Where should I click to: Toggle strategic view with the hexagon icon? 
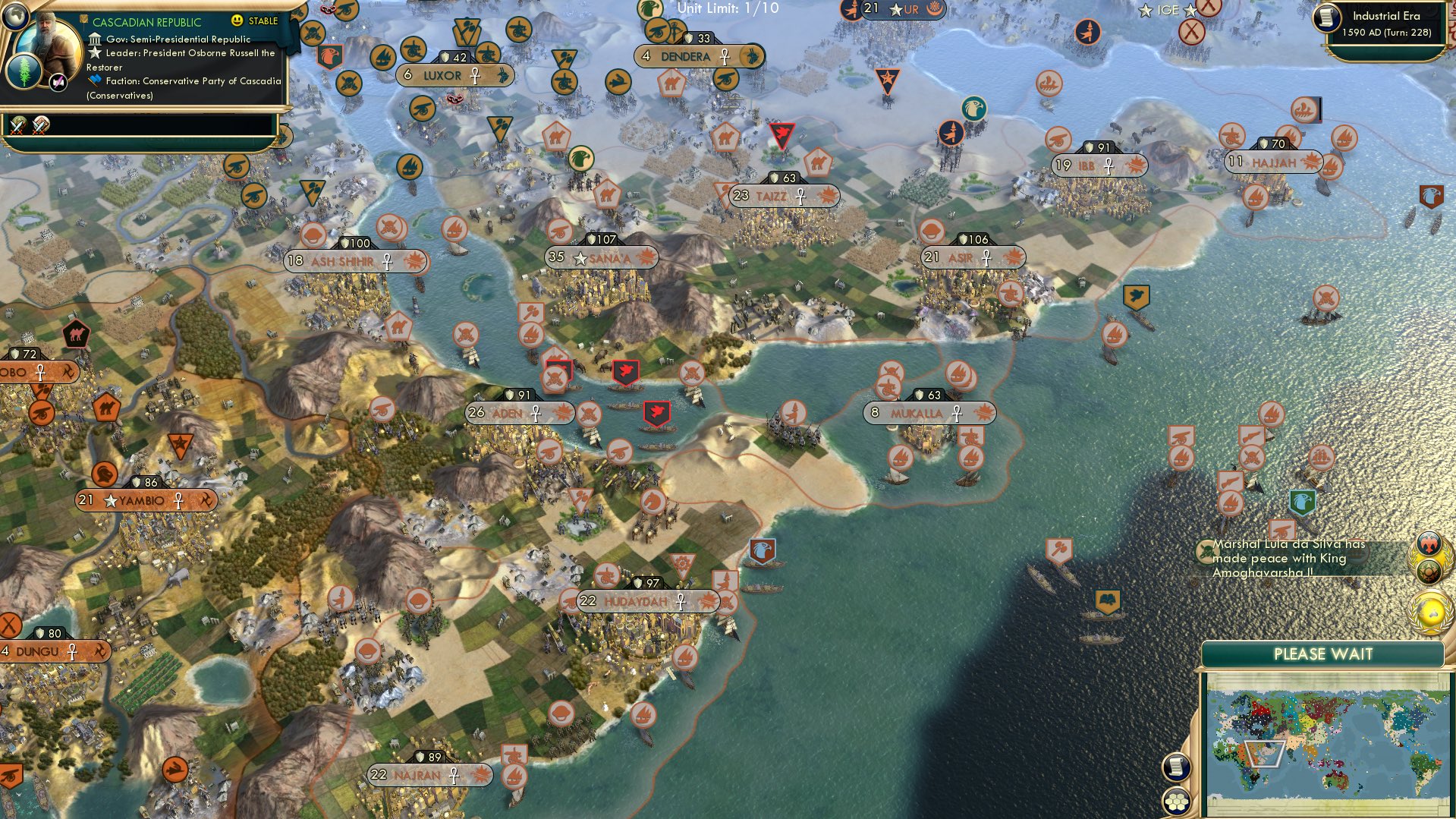point(1176,802)
